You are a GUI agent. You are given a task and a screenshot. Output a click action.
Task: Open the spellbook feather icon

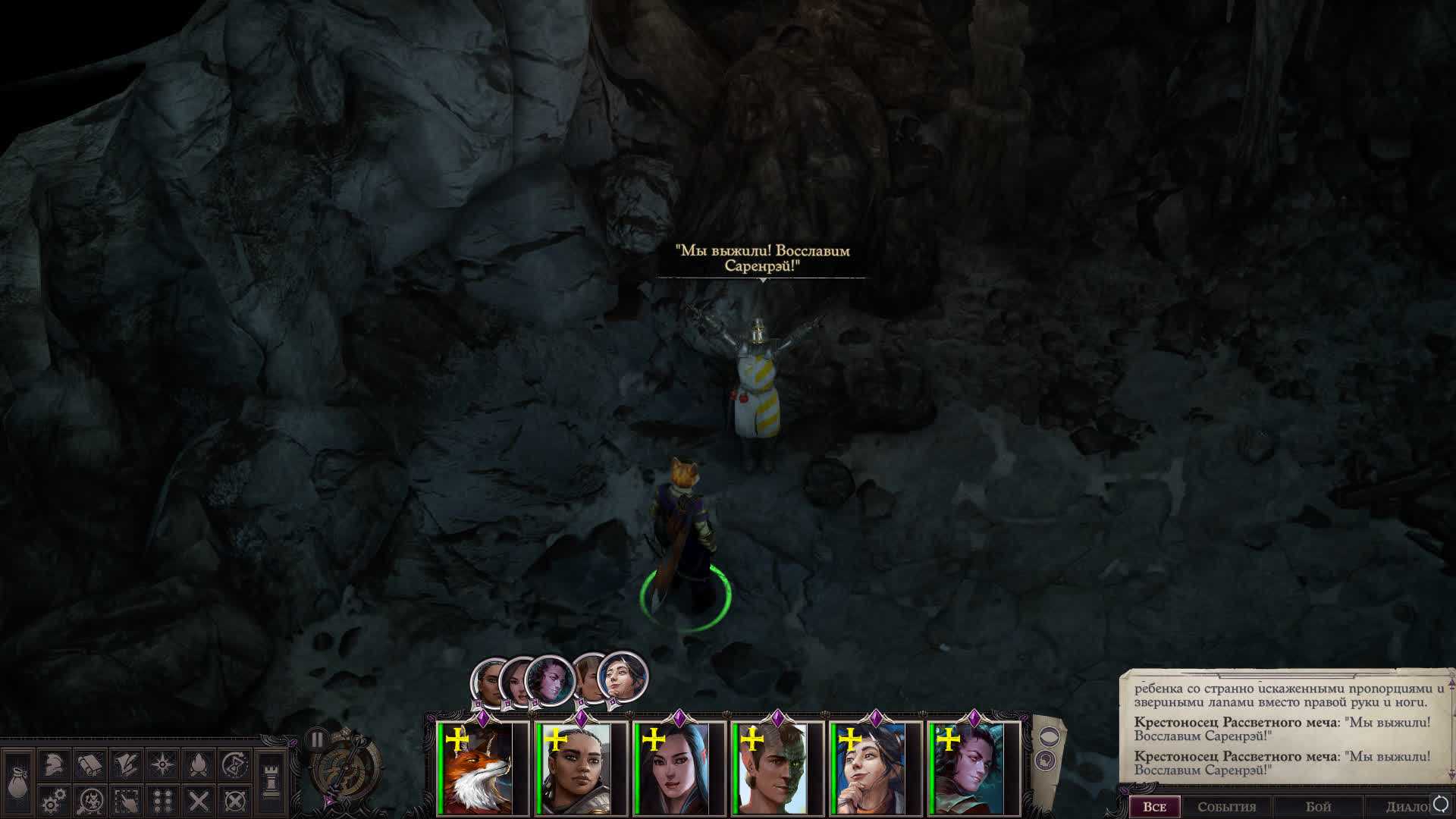pos(126,764)
